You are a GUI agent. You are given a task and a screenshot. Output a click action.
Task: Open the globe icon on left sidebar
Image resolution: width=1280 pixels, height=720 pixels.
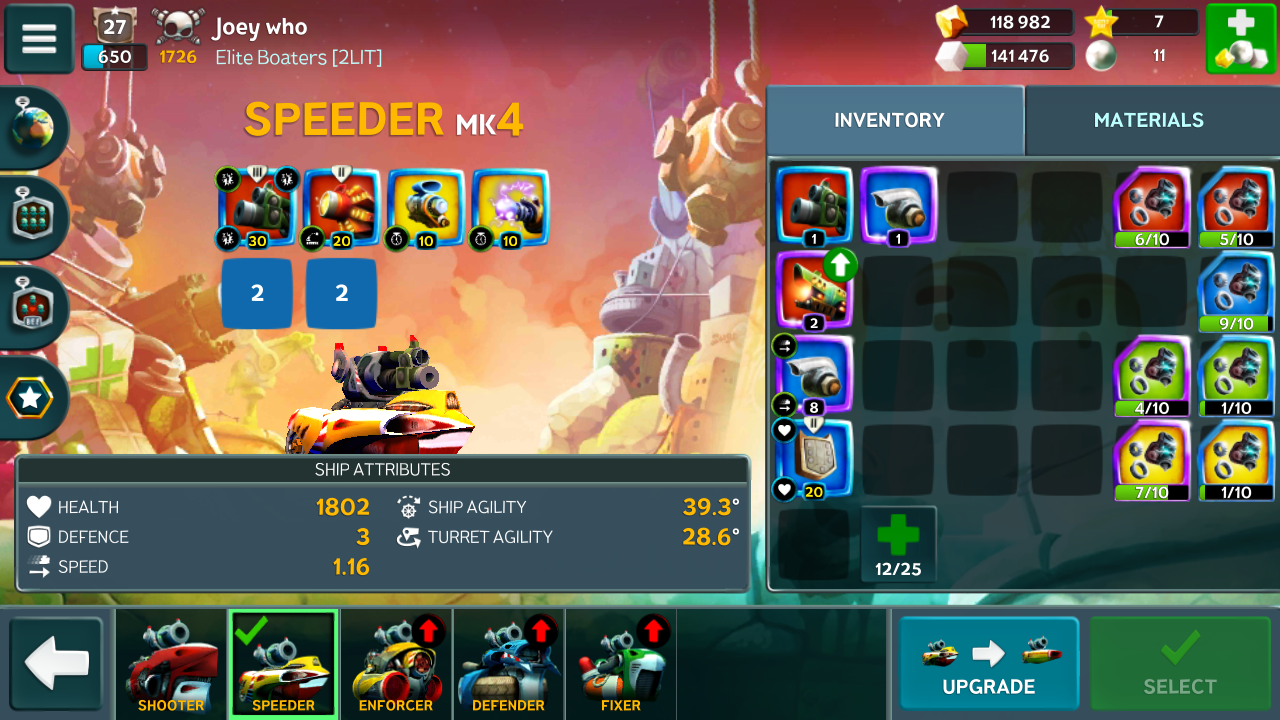[x=33, y=127]
